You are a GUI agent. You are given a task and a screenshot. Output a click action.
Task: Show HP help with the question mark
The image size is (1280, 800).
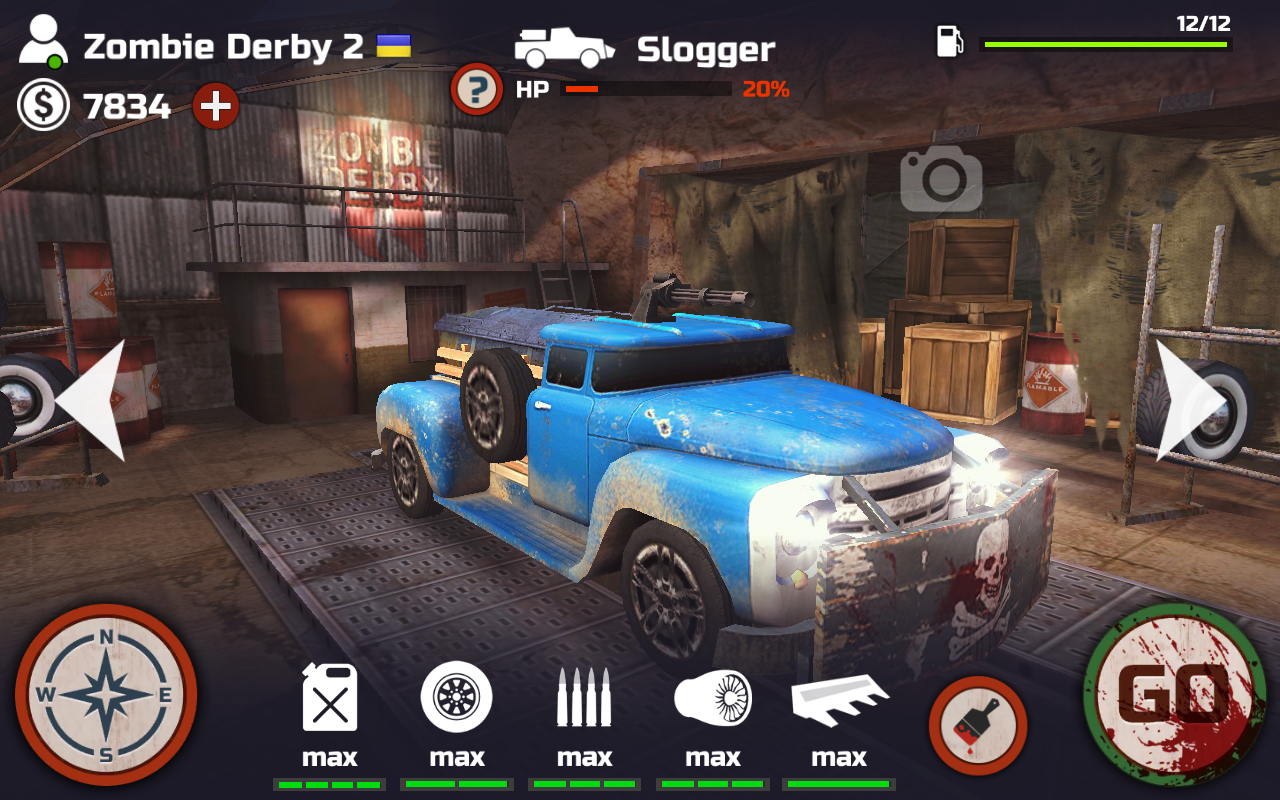point(477,90)
